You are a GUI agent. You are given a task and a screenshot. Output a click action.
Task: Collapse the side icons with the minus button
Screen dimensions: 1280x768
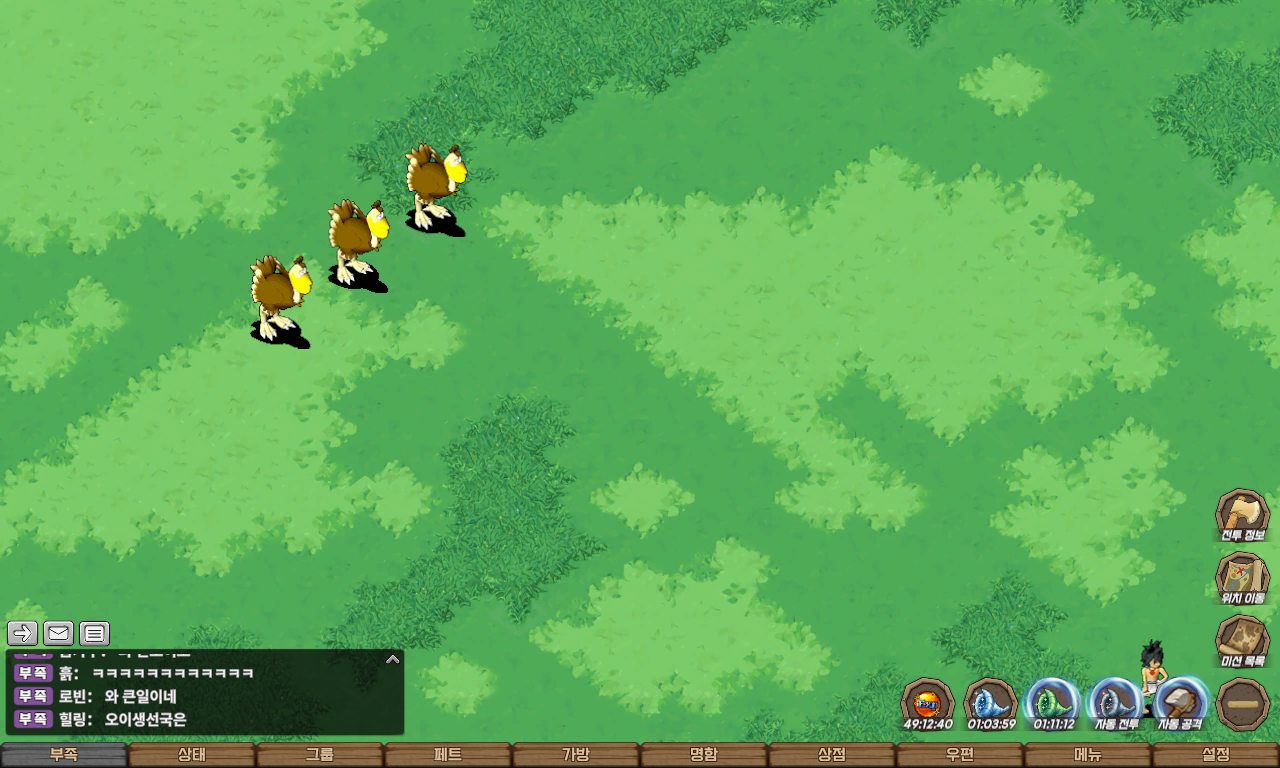[1242, 704]
